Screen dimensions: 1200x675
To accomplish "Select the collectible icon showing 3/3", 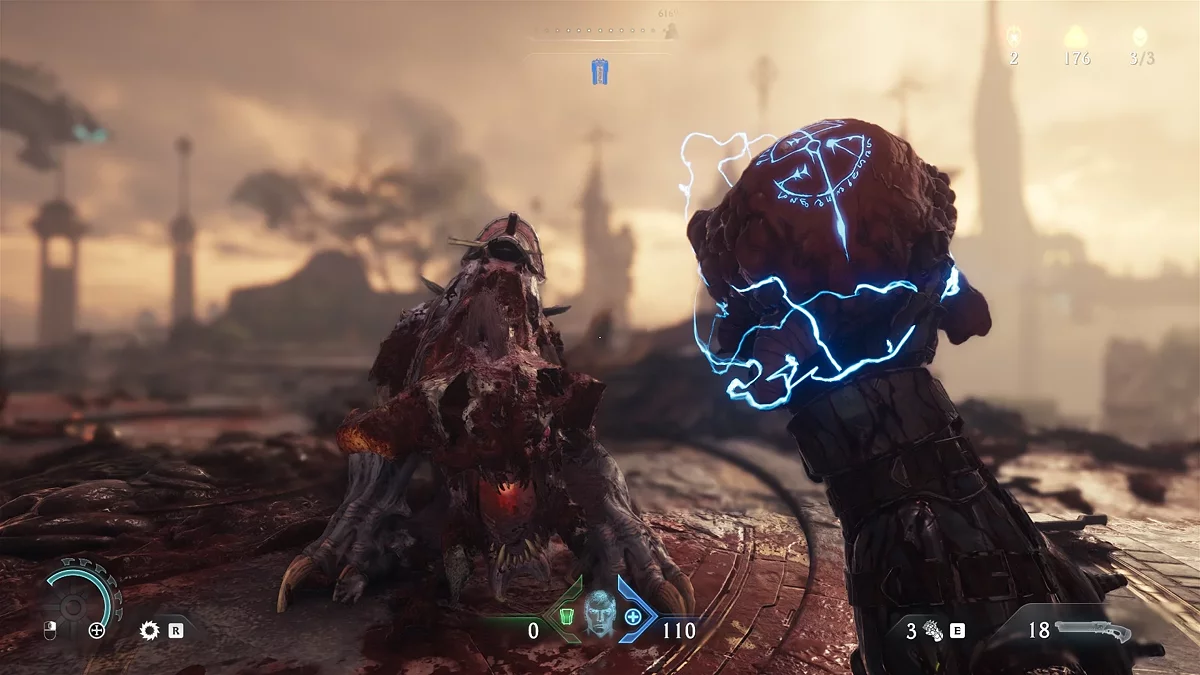I will click(1141, 37).
